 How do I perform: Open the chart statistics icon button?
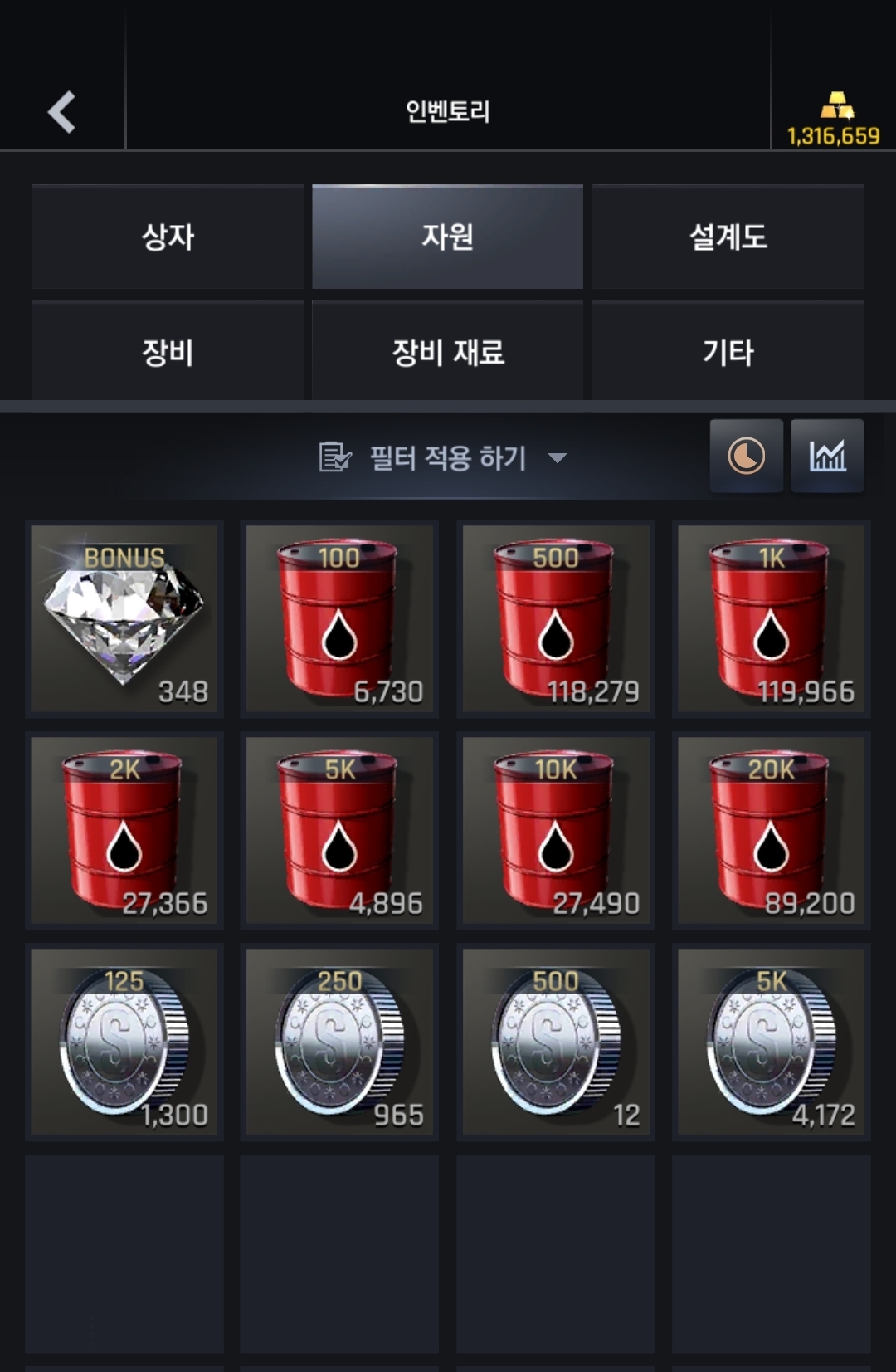pyautogui.click(x=827, y=456)
